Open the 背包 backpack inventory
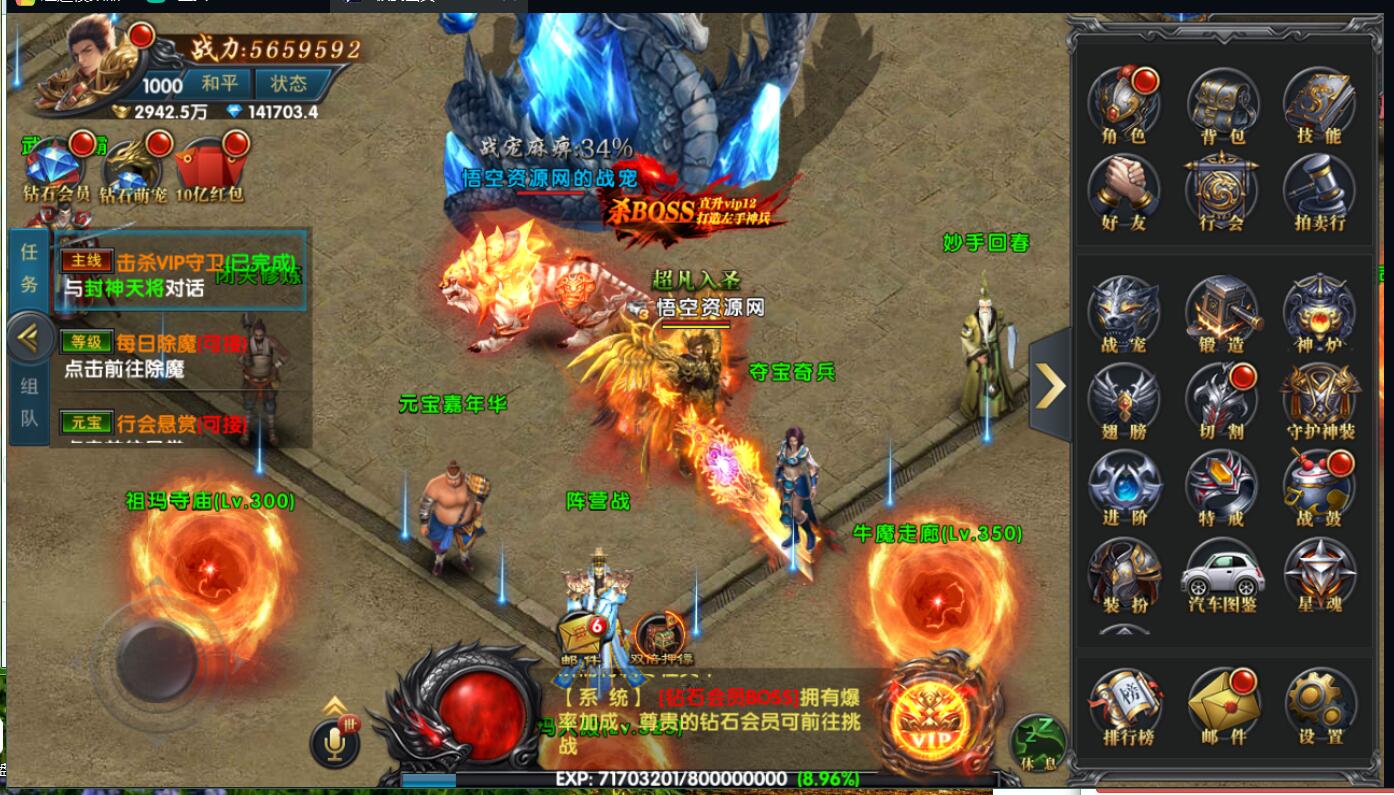Screen dimensions: 1394x795 tap(1222, 103)
